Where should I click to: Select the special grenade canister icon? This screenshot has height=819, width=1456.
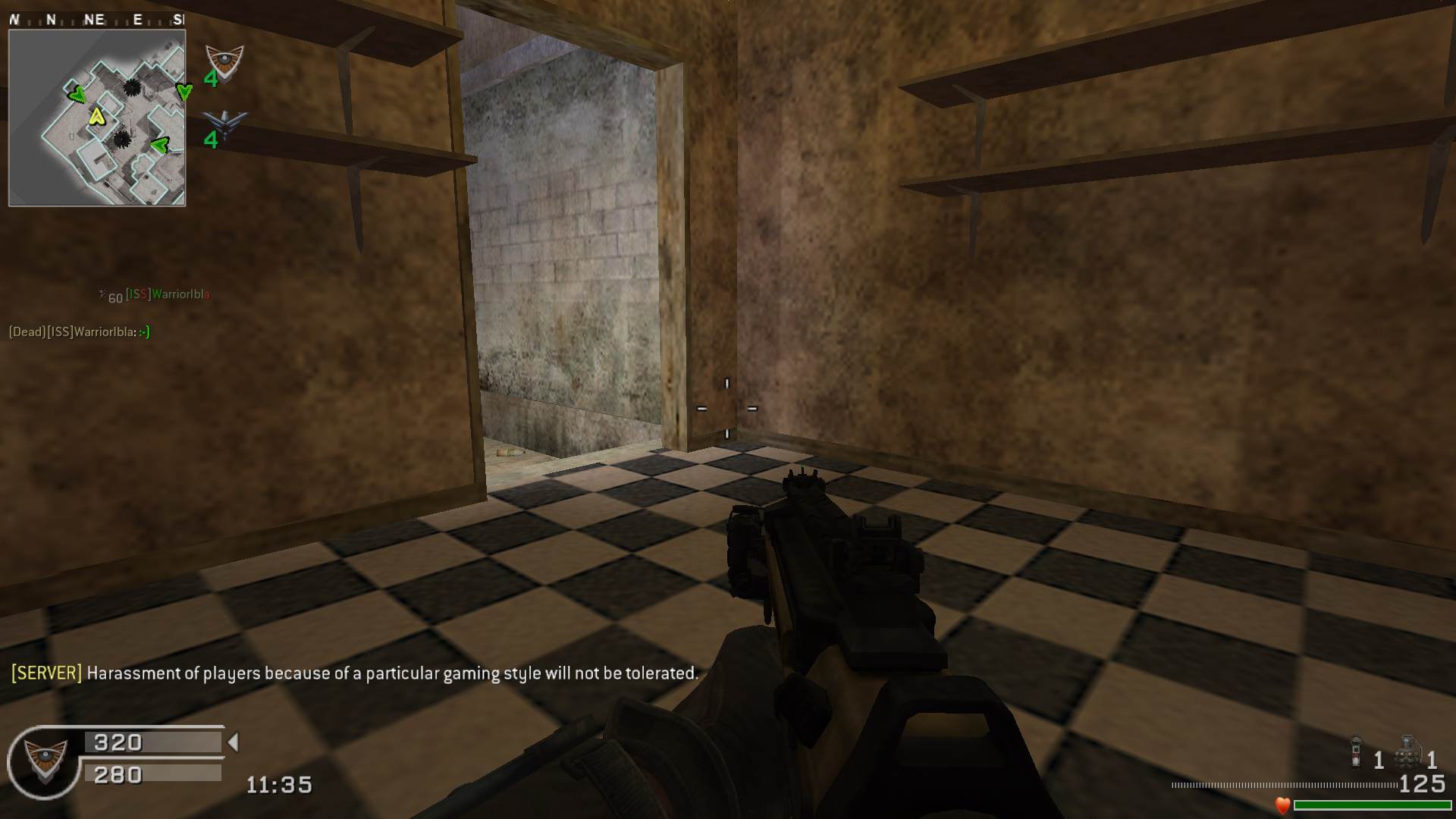click(1356, 752)
